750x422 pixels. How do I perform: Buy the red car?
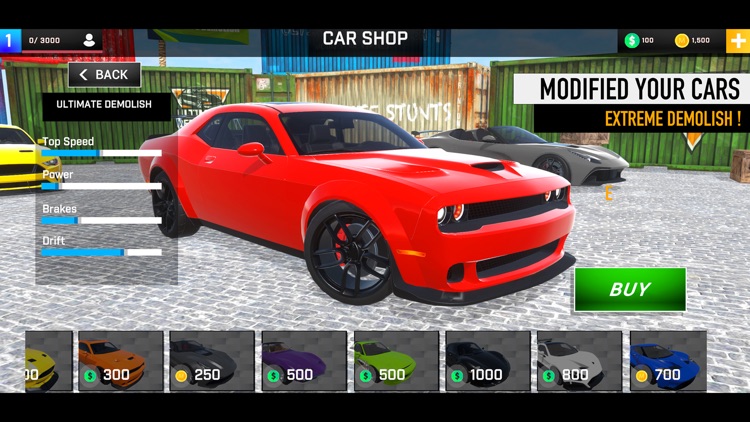[x=630, y=290]
